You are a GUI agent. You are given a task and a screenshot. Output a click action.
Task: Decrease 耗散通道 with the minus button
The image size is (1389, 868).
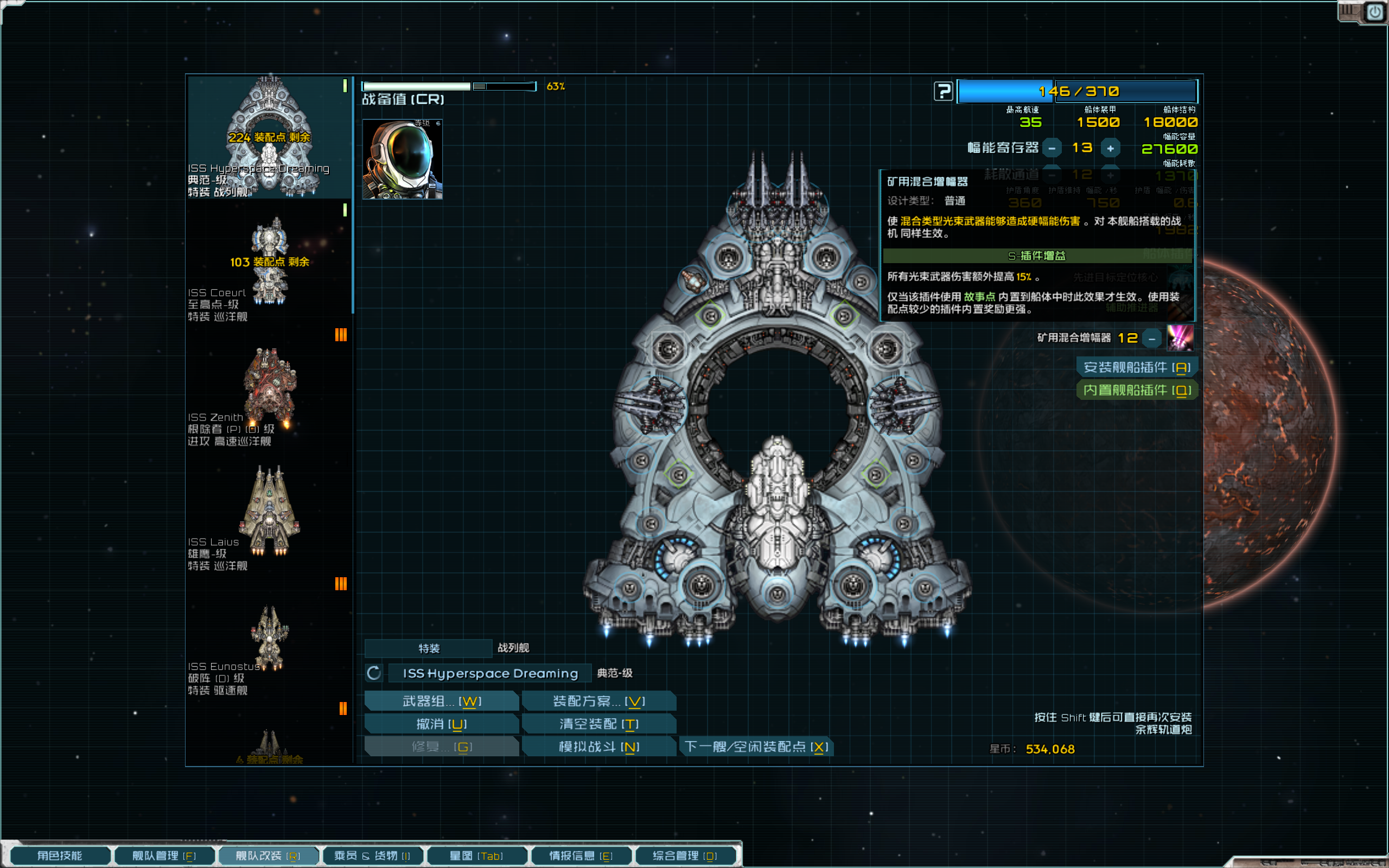[x=1052, y=175]
